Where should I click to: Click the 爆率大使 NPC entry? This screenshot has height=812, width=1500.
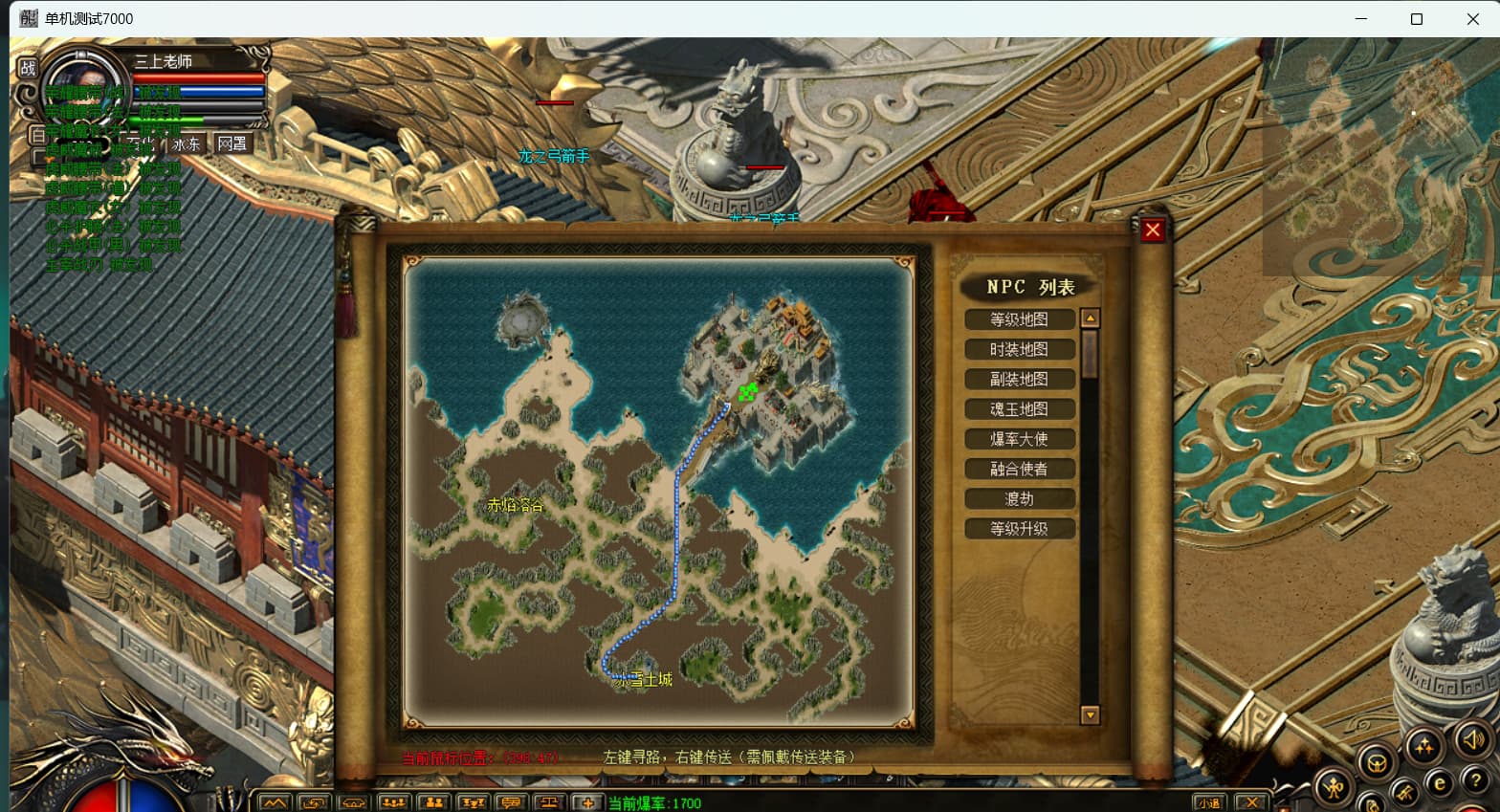coord(1019,439)
